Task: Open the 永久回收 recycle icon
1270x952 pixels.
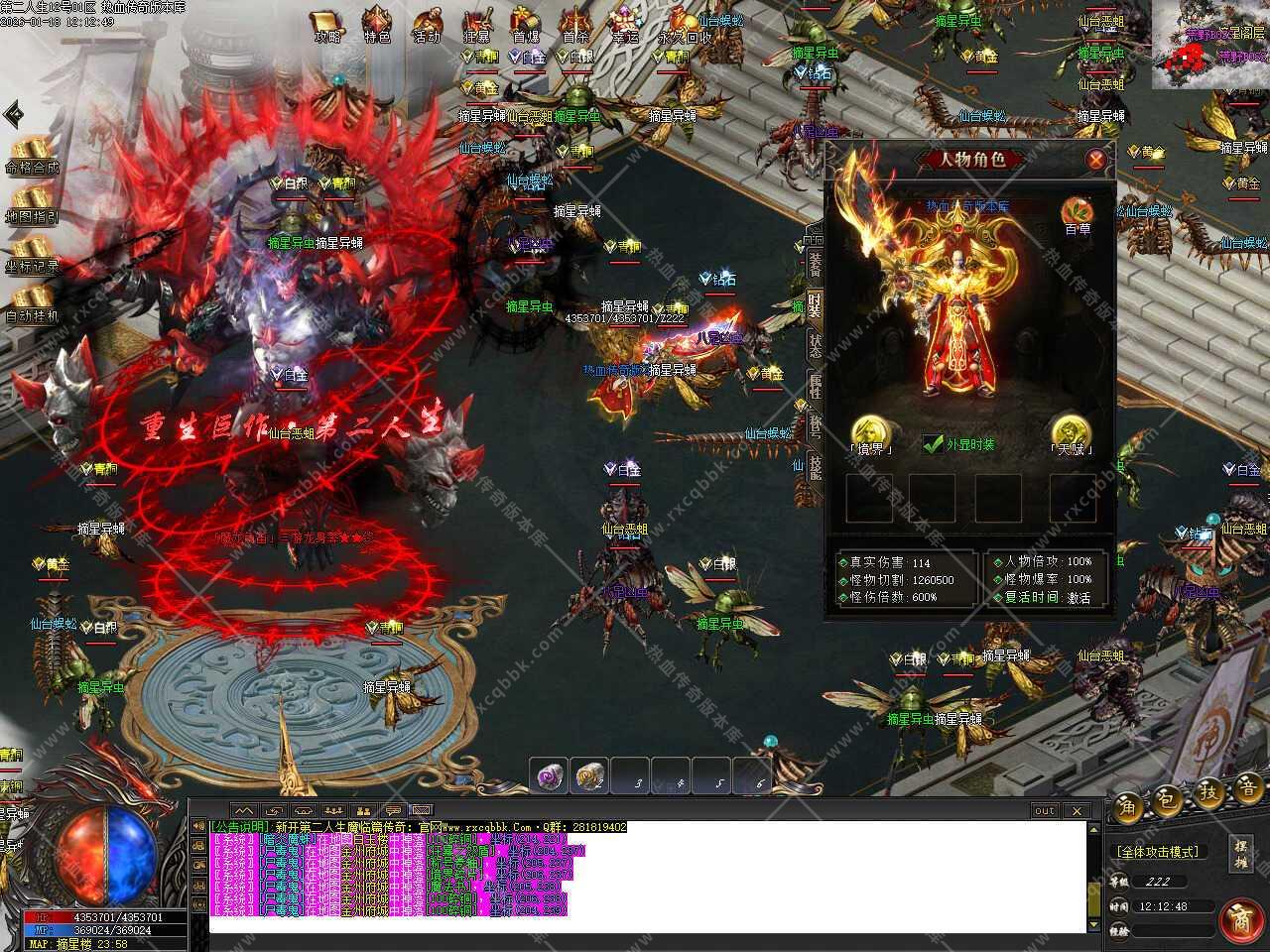Action: 684,24
